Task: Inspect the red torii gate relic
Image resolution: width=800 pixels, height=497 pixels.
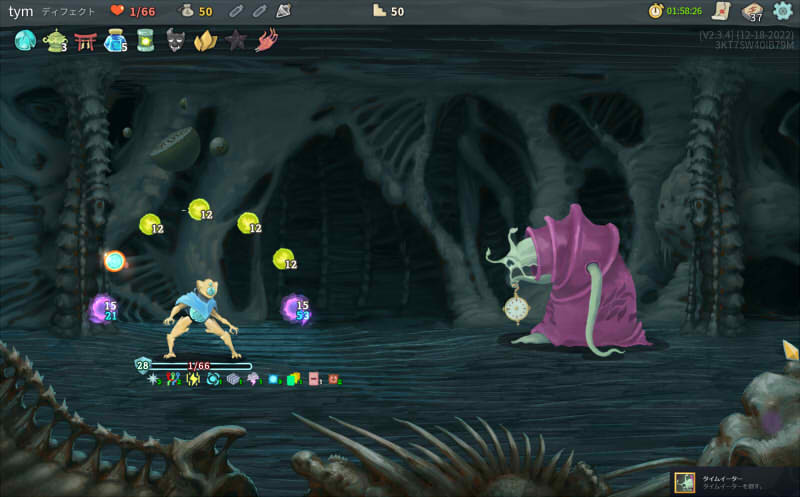Action: coord(85,41)
